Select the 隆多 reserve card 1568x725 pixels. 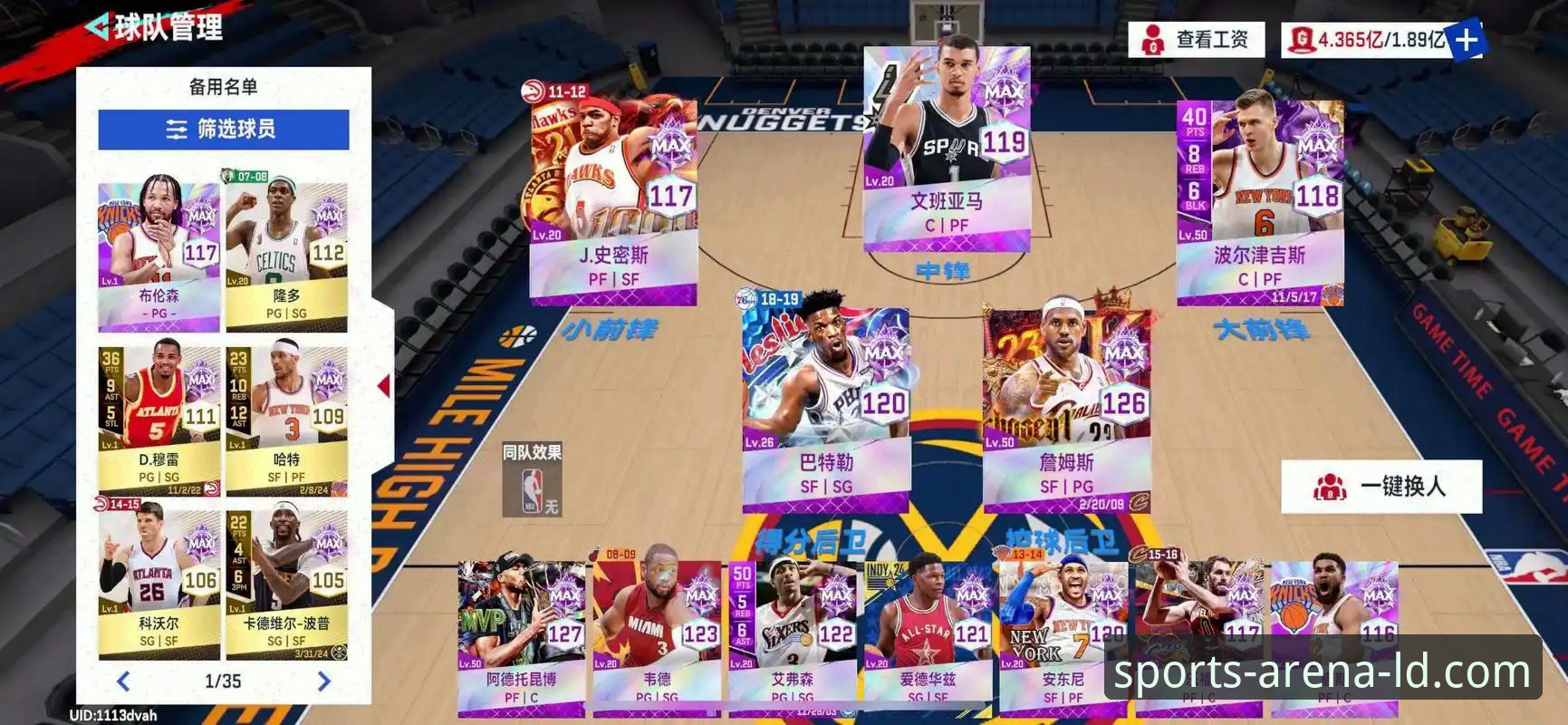coord(286,254)
